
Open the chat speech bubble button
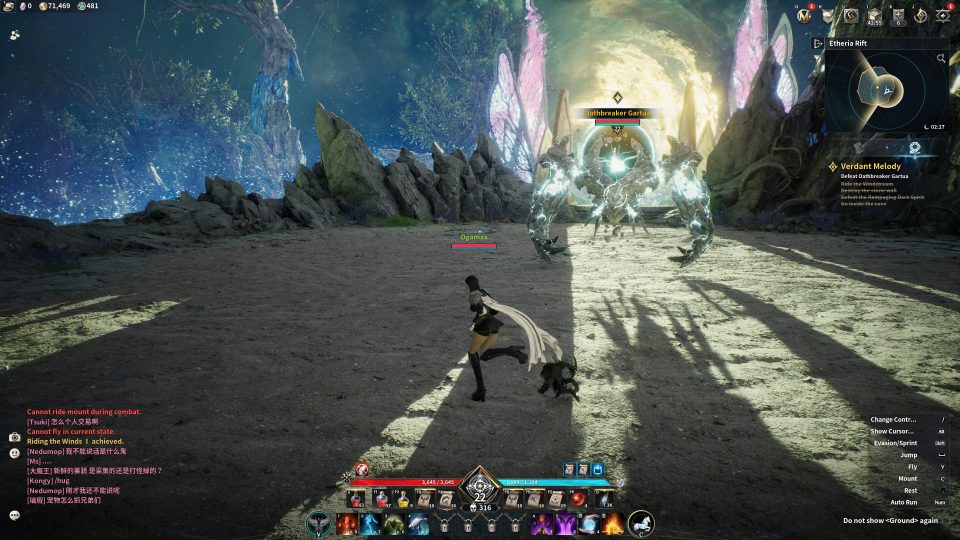click(15, 515)
